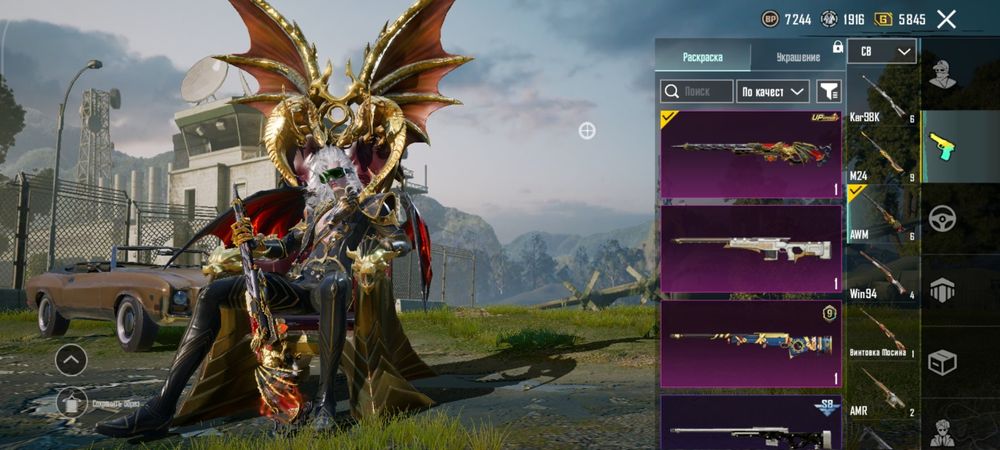Open the filter funnel button
The width and height of the screenshot is (1000, 450).
828,91
